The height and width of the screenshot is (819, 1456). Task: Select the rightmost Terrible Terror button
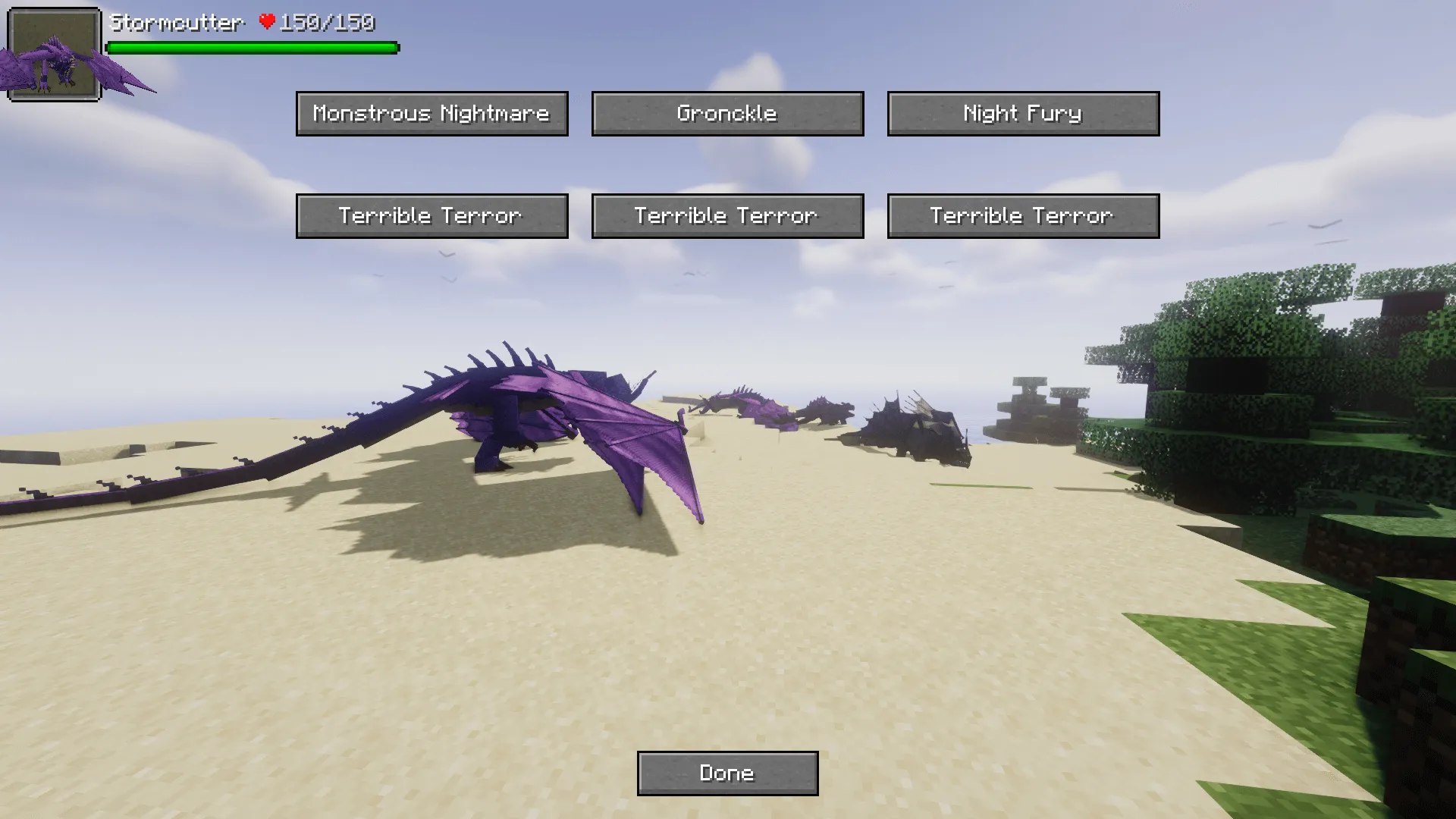(1023, 215)
